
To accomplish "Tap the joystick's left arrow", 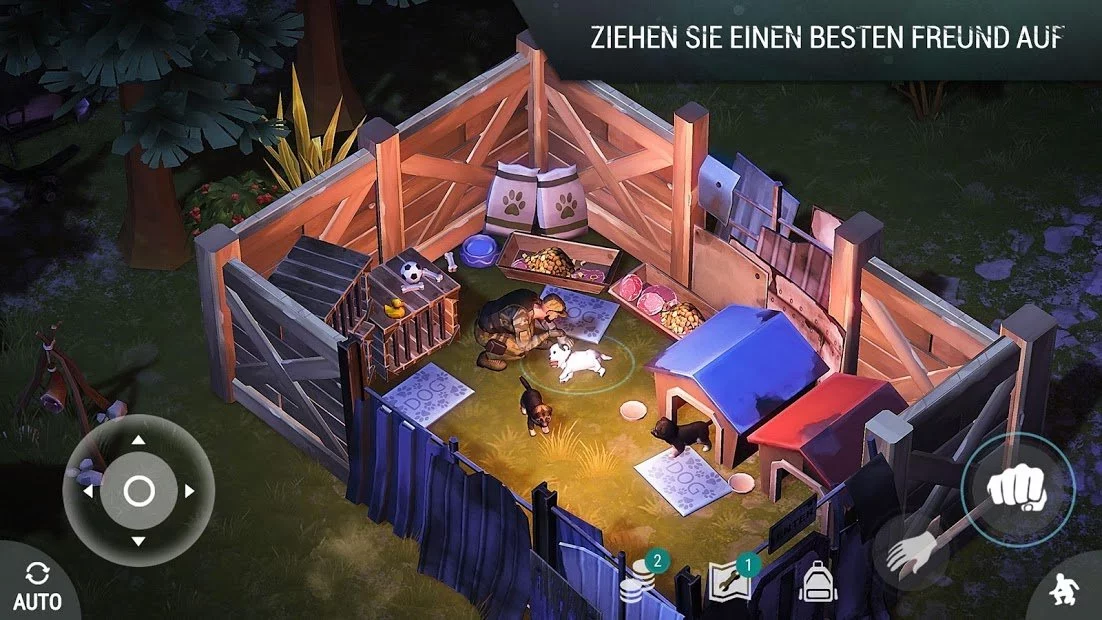I will coord(88,491).
